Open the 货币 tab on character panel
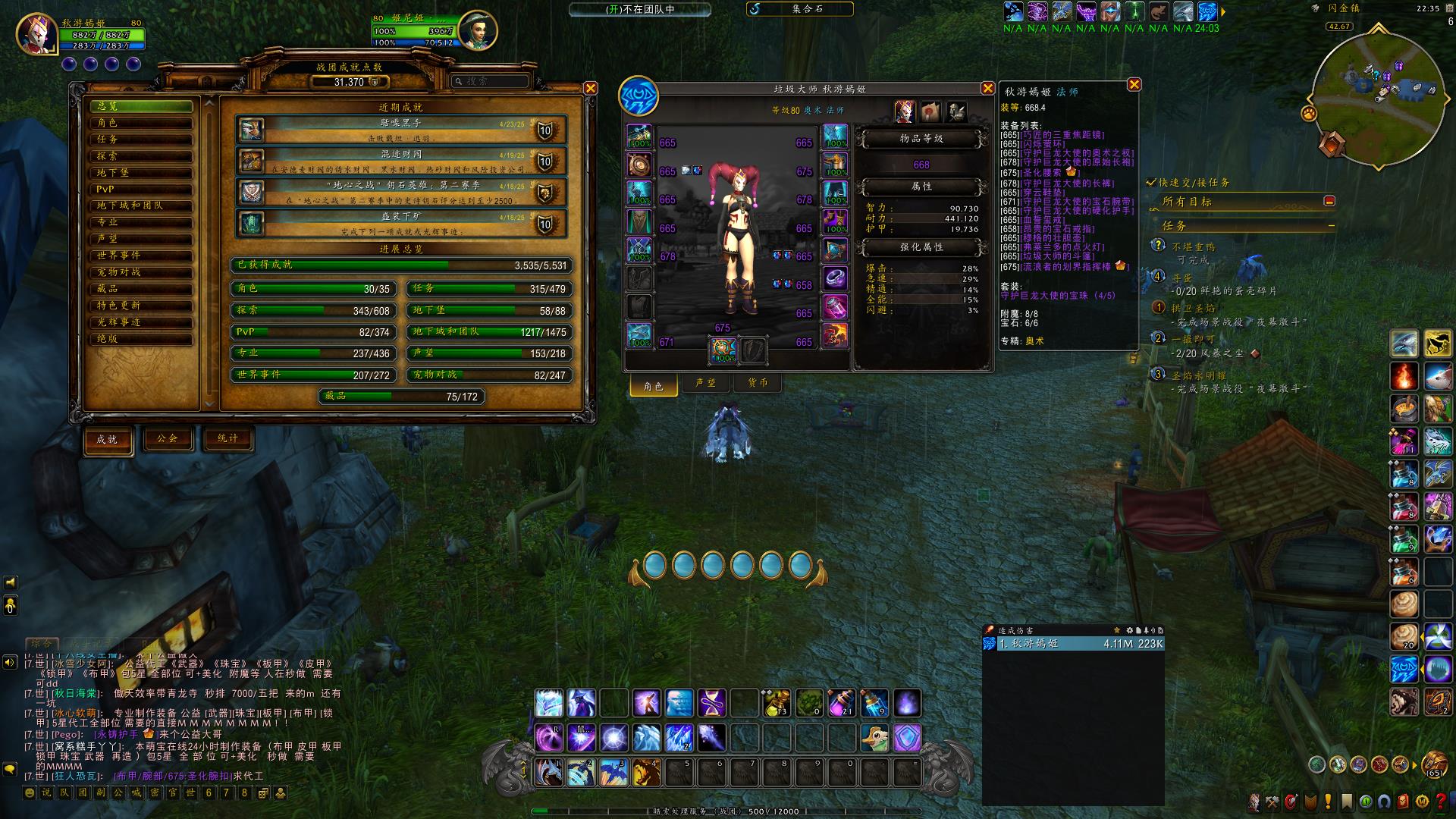1456x819 pixels. 758,383
